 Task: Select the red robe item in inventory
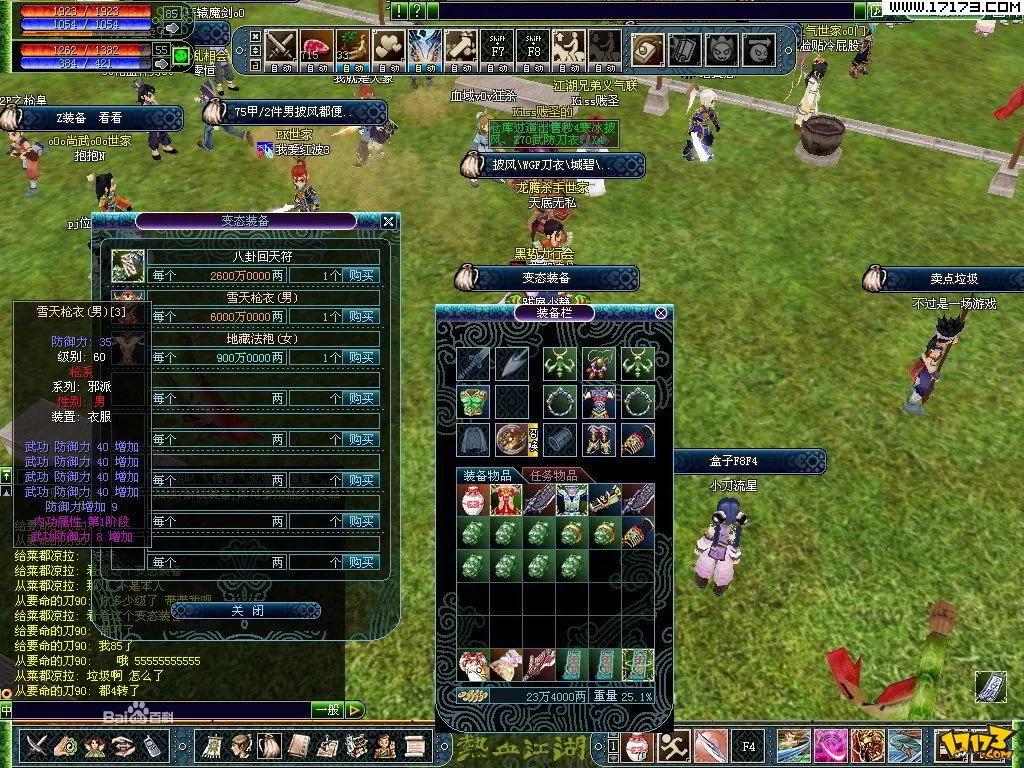(x=505, y=500)
